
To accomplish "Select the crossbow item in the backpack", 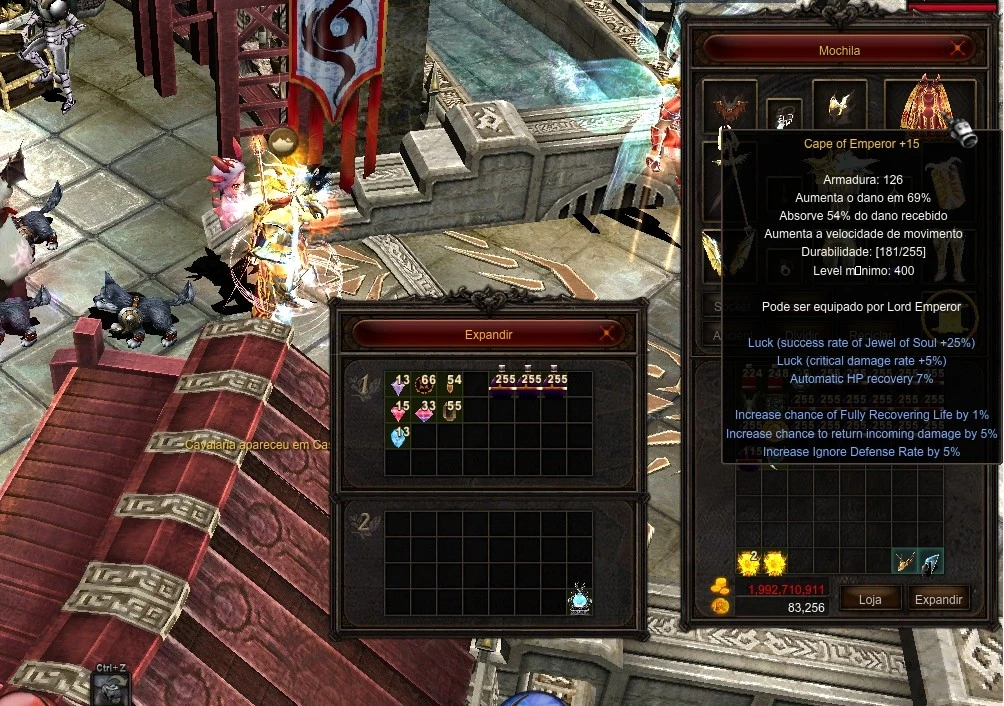I will [905, 563].
